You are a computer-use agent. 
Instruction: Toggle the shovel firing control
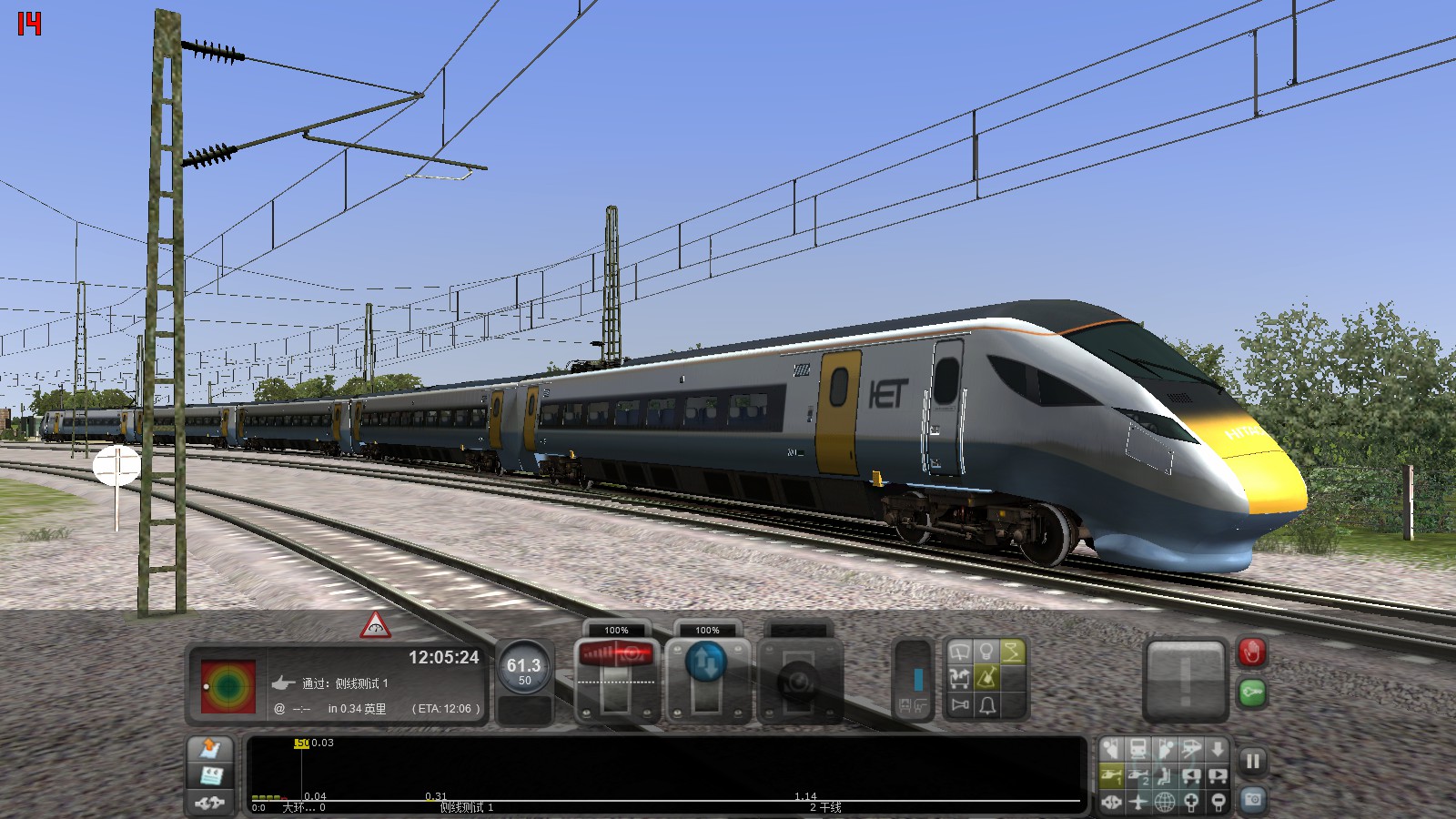click(x=987, y=677)
